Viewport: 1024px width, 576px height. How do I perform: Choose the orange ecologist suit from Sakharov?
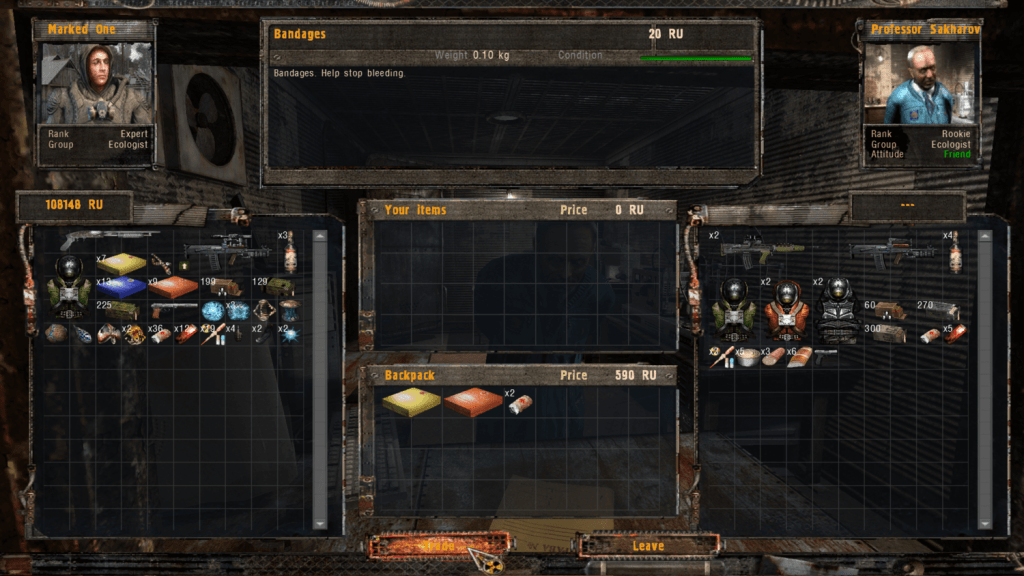click(786, 310)
